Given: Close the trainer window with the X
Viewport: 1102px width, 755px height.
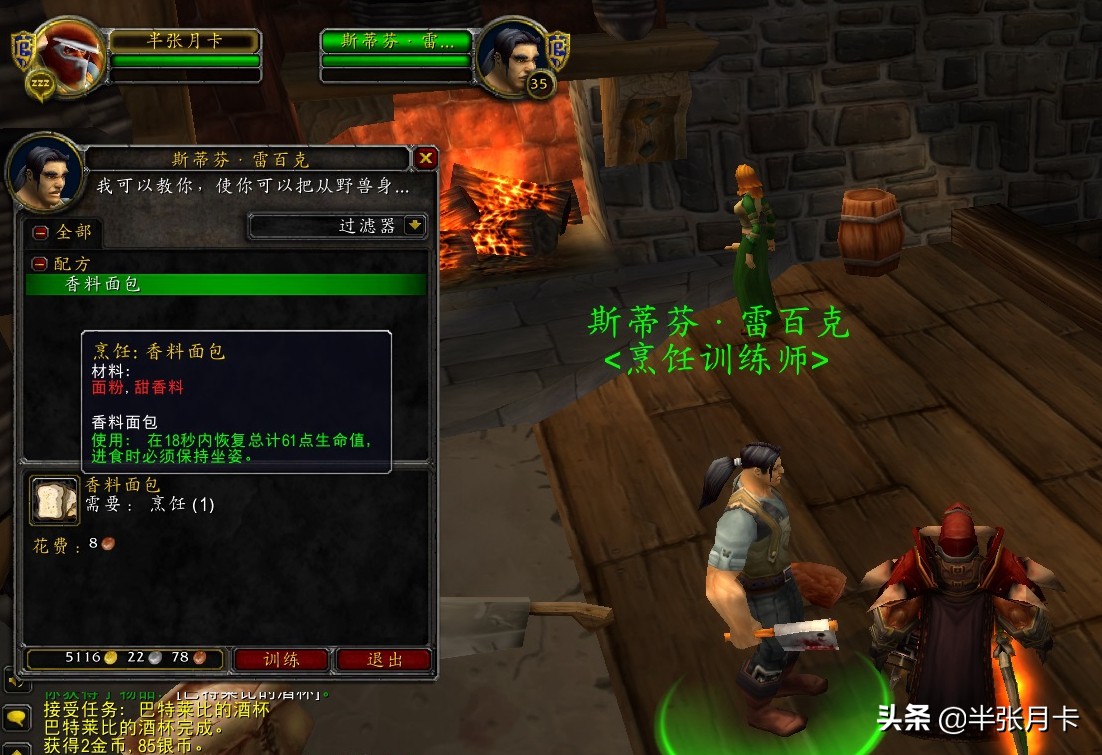Looking at the screenshot, I should pyautogui.click(x=426, y=158).
